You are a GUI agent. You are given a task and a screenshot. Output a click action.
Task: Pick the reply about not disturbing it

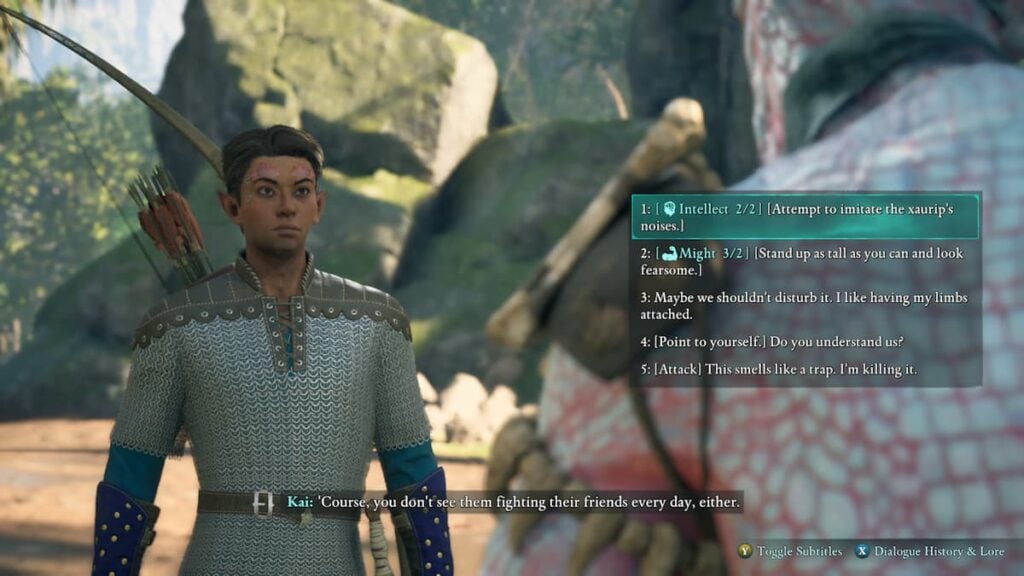point(805,306)
